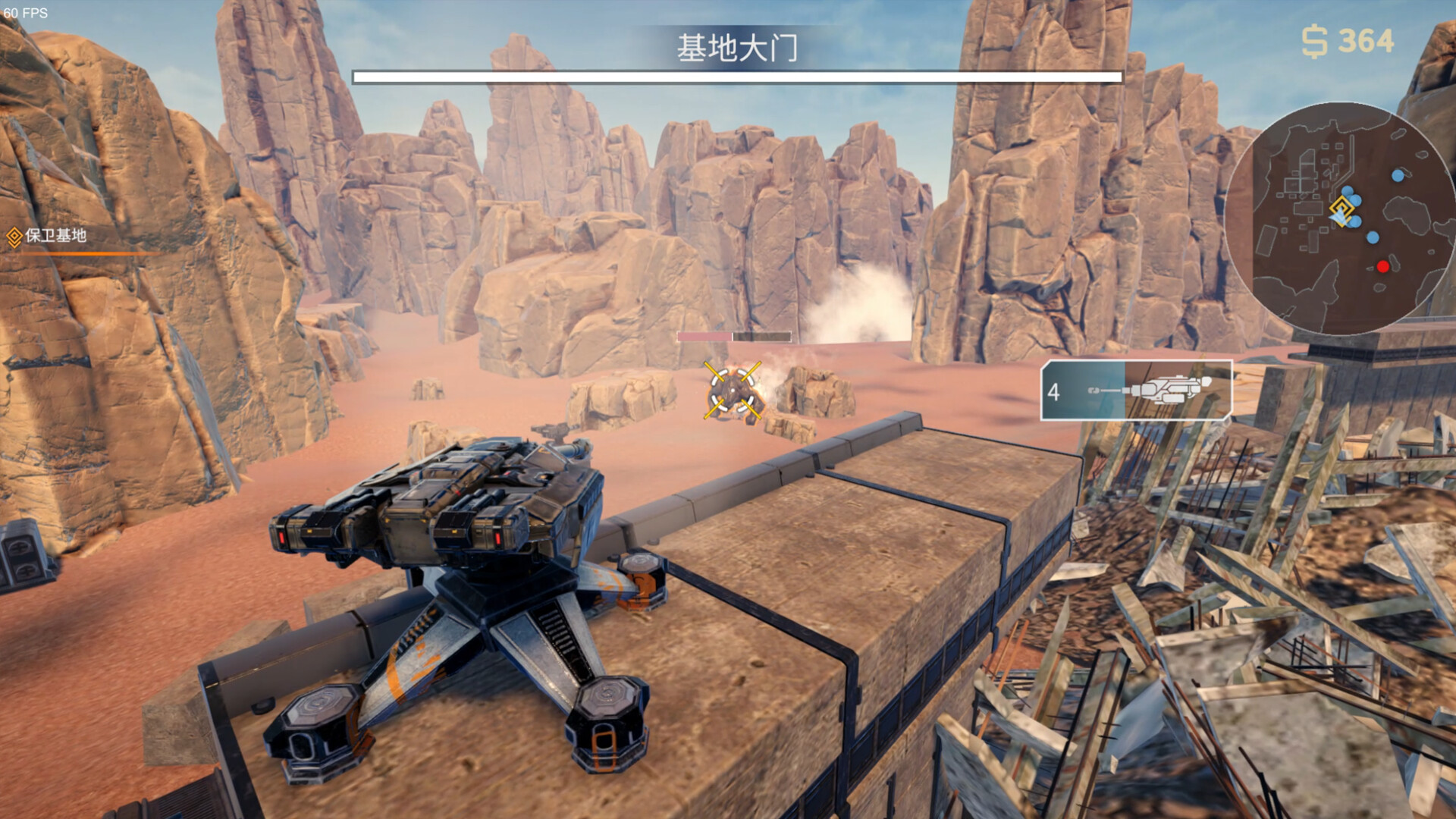Viewport: 1456px width, 819px height.
Task: Click the enemy health bar above the tank
Action: [733, 337]
